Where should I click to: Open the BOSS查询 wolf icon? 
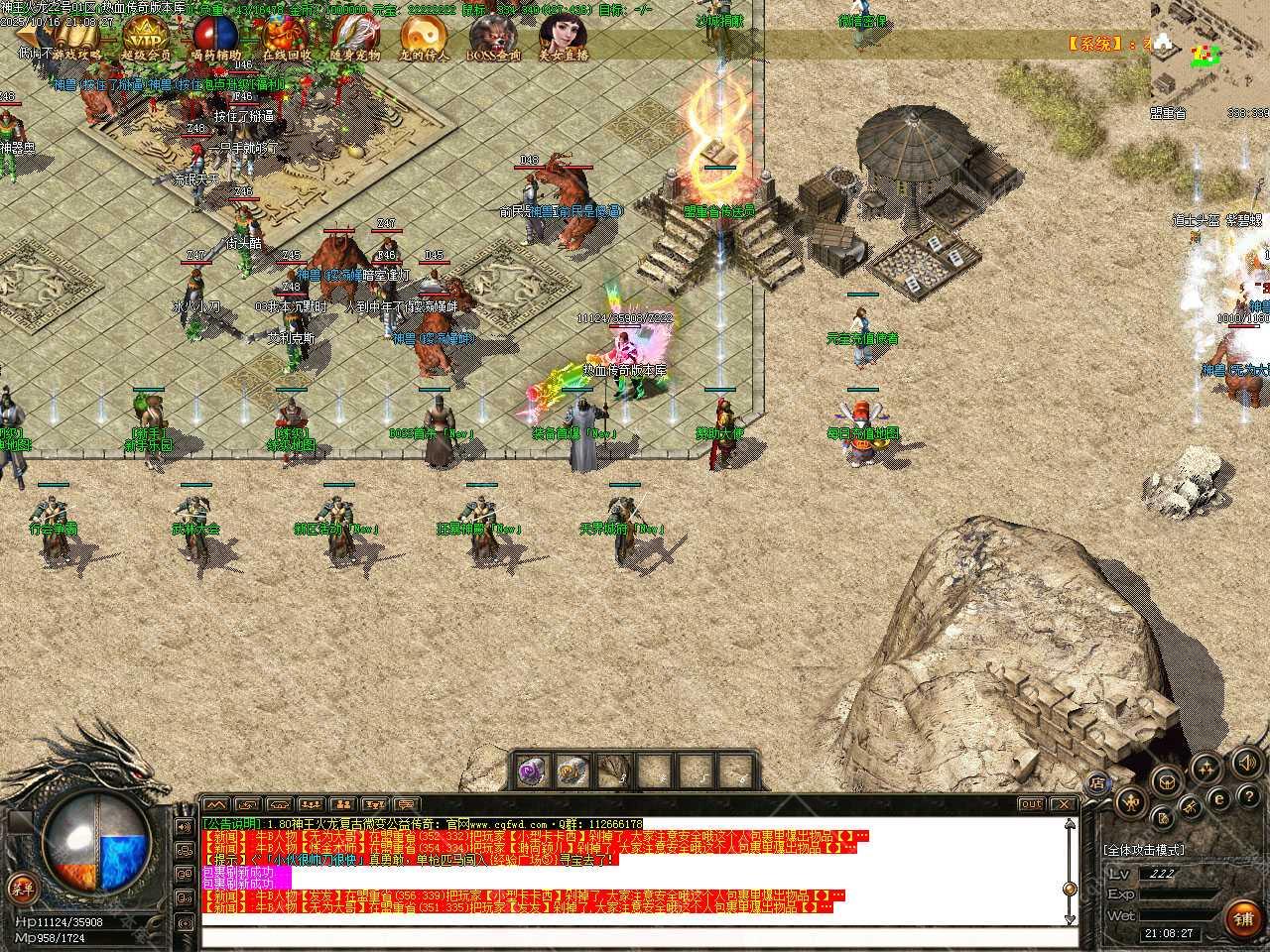click(x=494, y=38)
